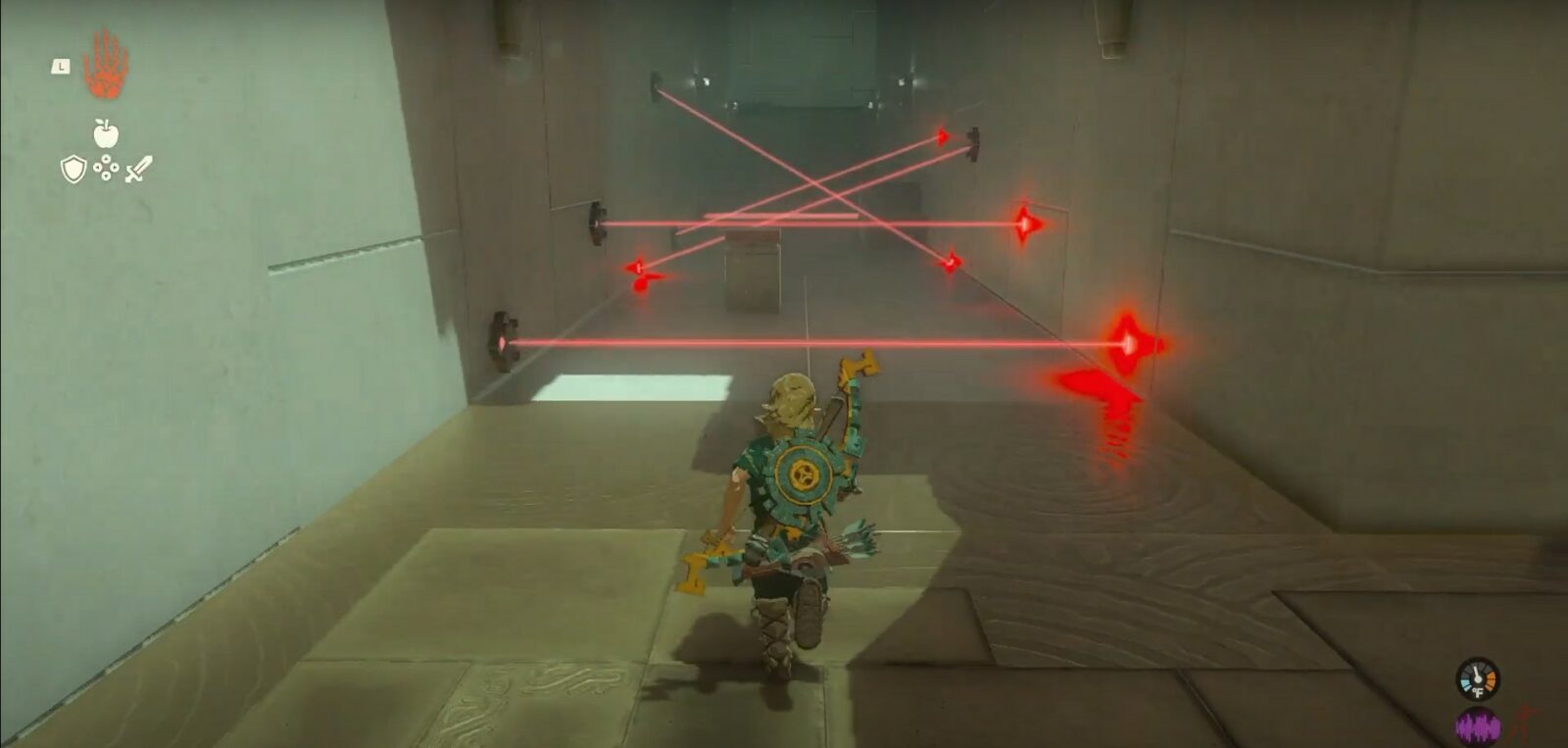Click the sword weapon icon
Screen dimensions: 1568x748
(137, 171)
